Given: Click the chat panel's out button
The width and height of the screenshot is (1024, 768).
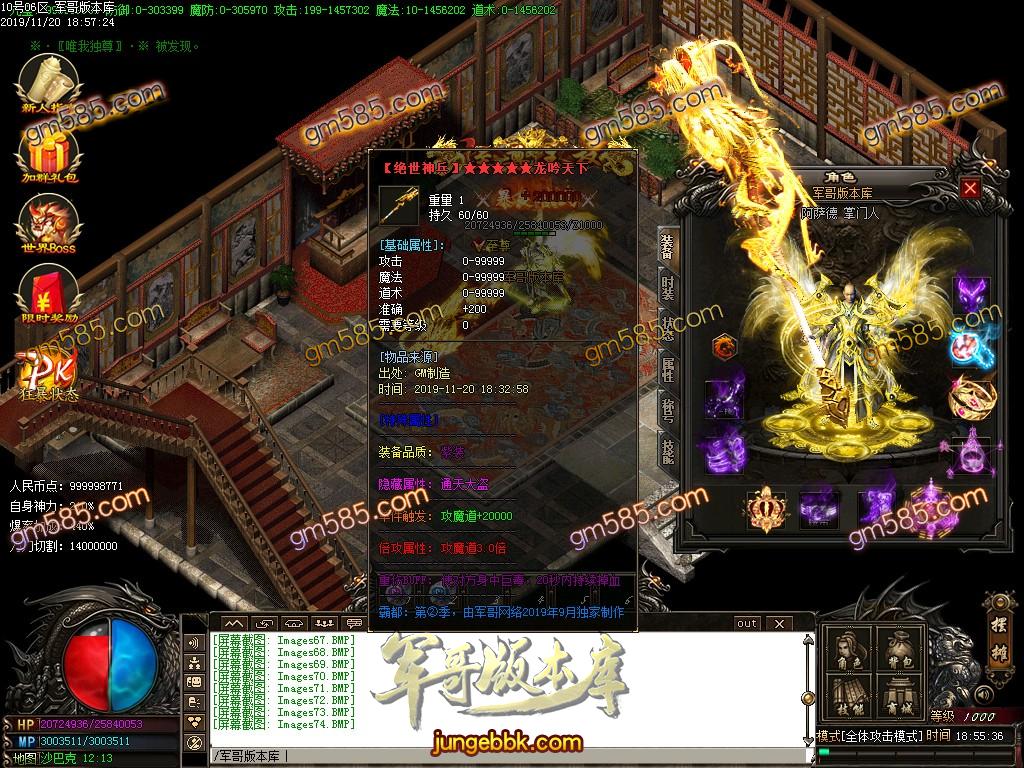Looking at the screenshot, I should pos(747,623).
